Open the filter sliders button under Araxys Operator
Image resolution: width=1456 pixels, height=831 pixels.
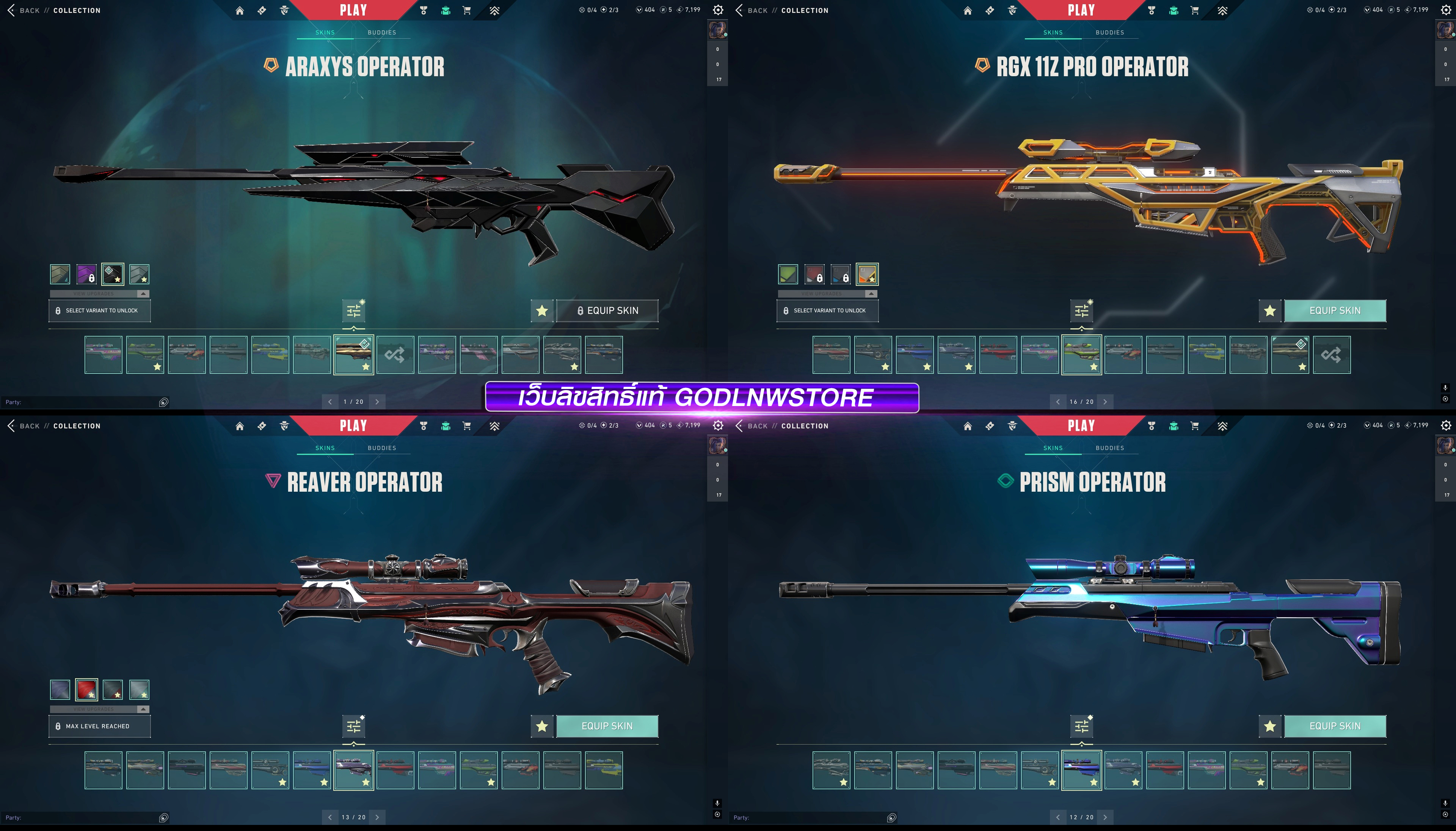(x=353, y=310)
